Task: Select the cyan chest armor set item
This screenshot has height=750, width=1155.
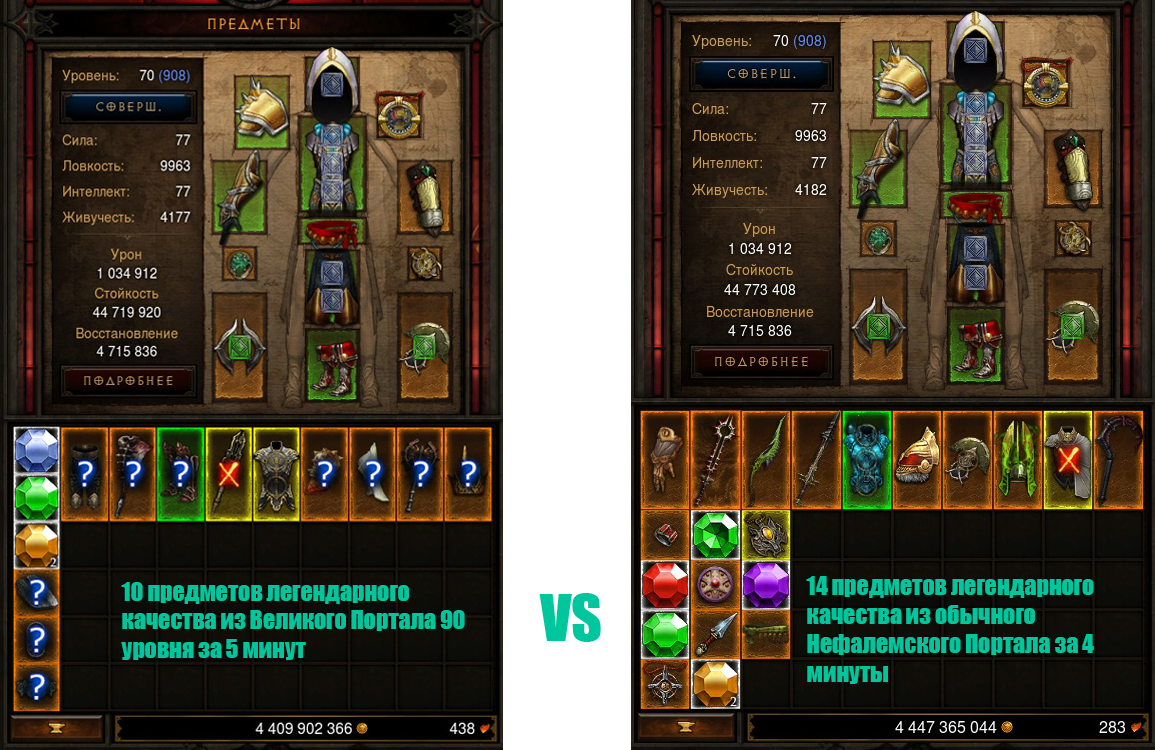Action: coord(867,460)
